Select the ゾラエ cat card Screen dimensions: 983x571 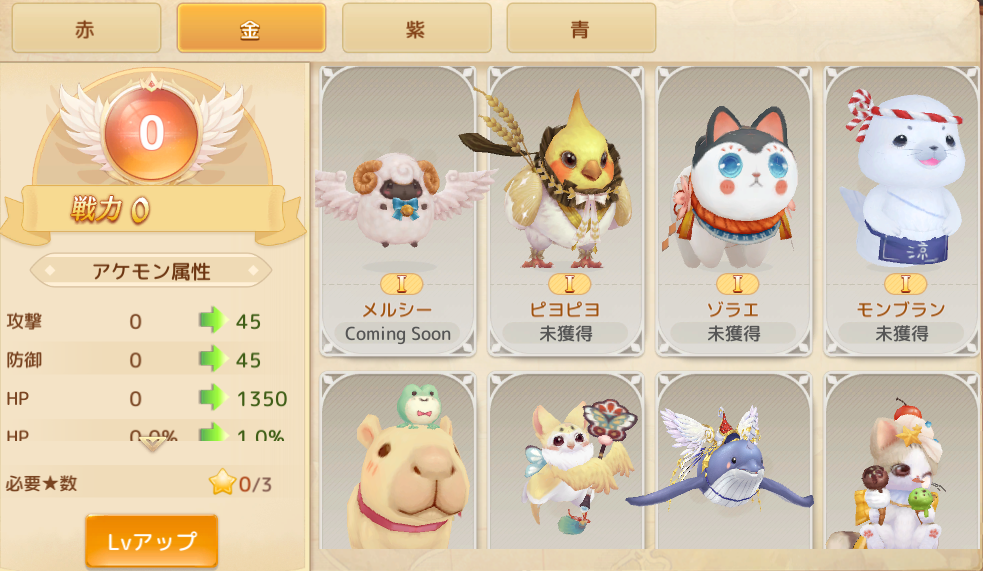click(x=734, y=211)
